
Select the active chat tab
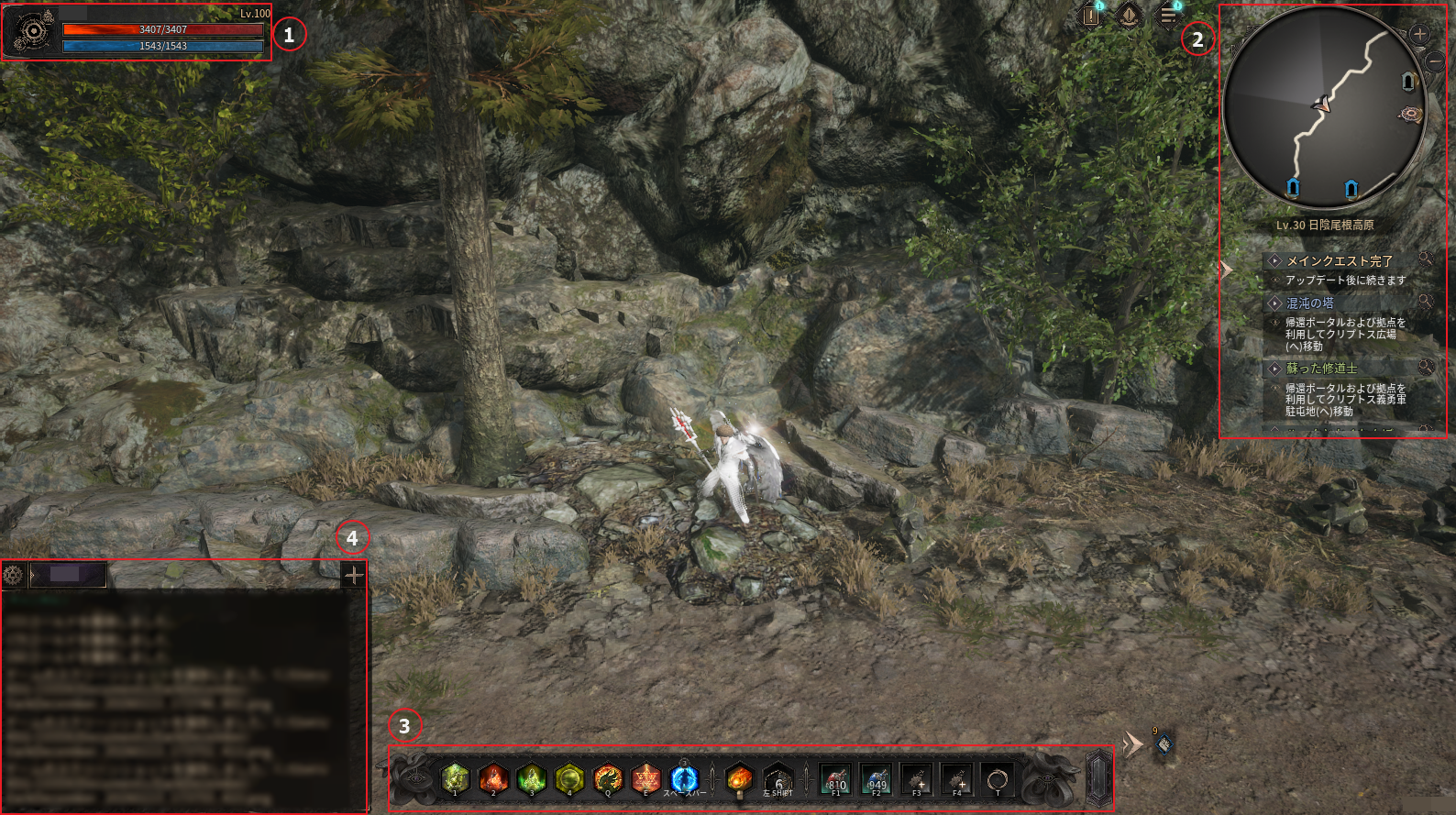(70, 575)
